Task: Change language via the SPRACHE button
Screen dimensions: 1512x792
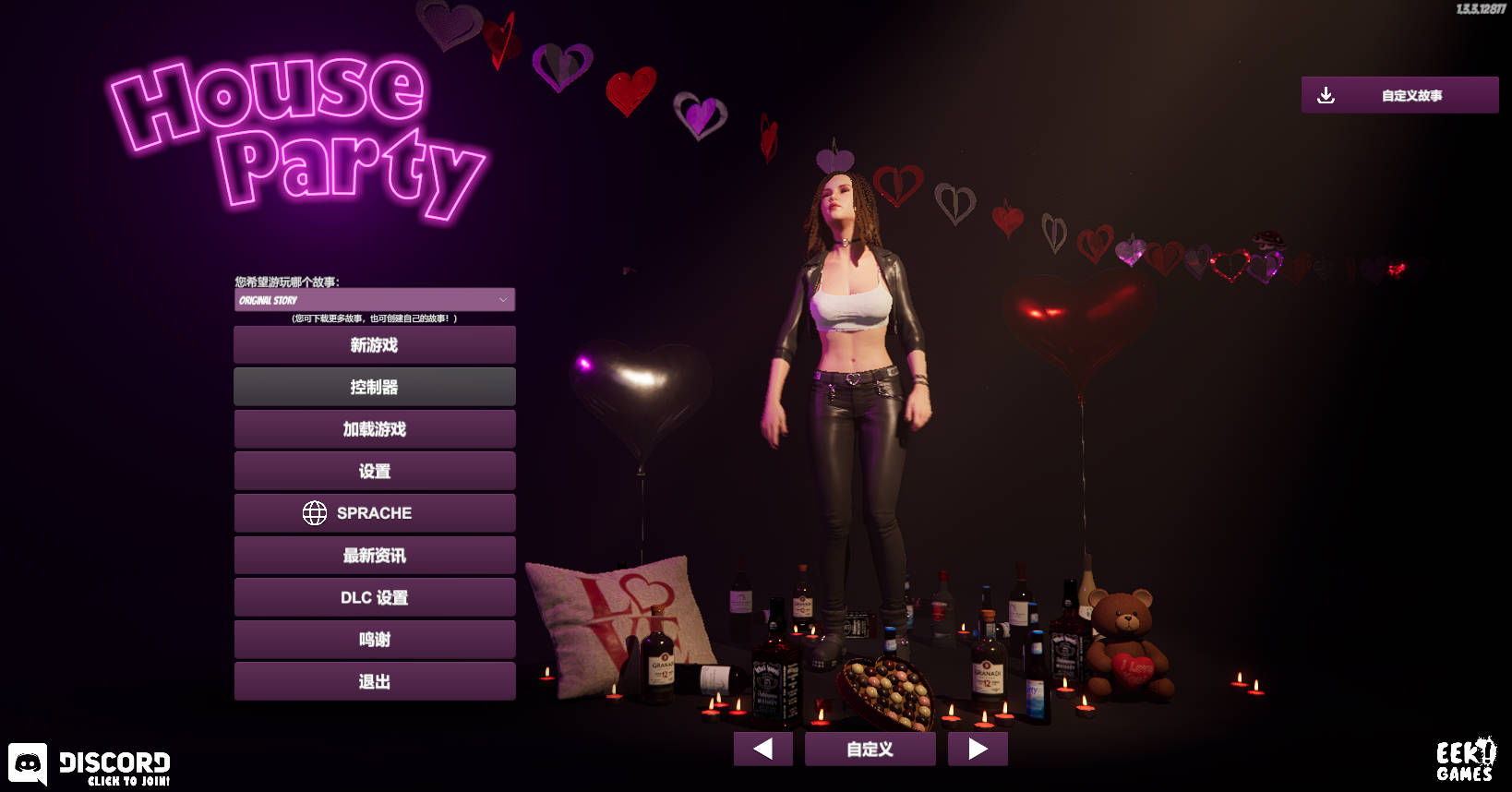Action: (x=375, y=512)
